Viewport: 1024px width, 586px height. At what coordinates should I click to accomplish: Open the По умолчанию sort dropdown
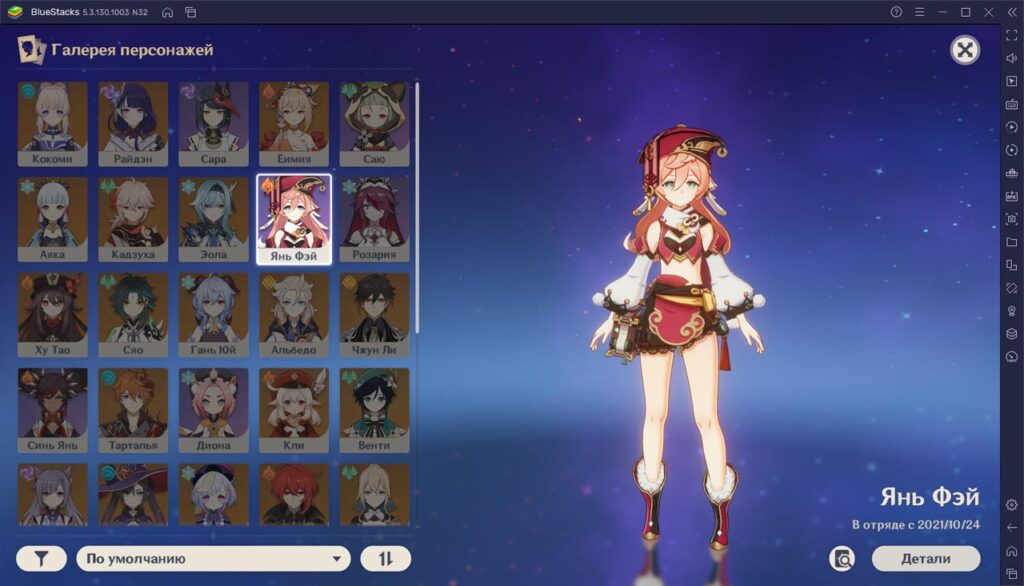[x=213, y=559]
